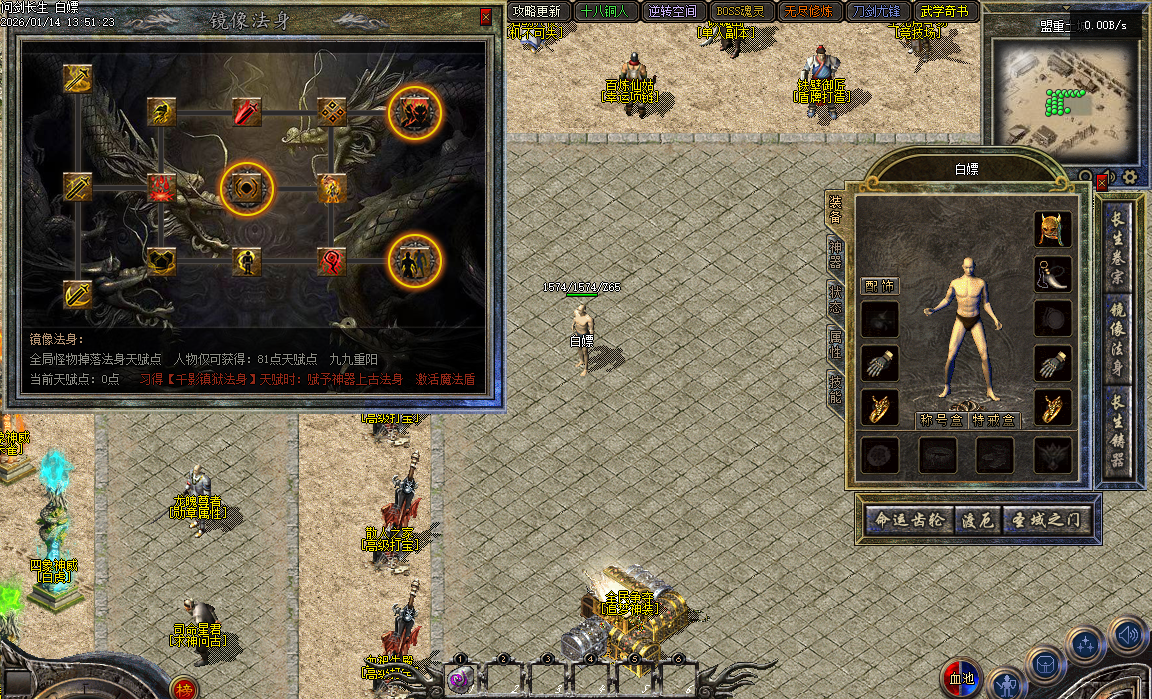Screen dimensions: 1152x699
Task: Open the BOSS魂灵 menu
Action: (740, 12)
